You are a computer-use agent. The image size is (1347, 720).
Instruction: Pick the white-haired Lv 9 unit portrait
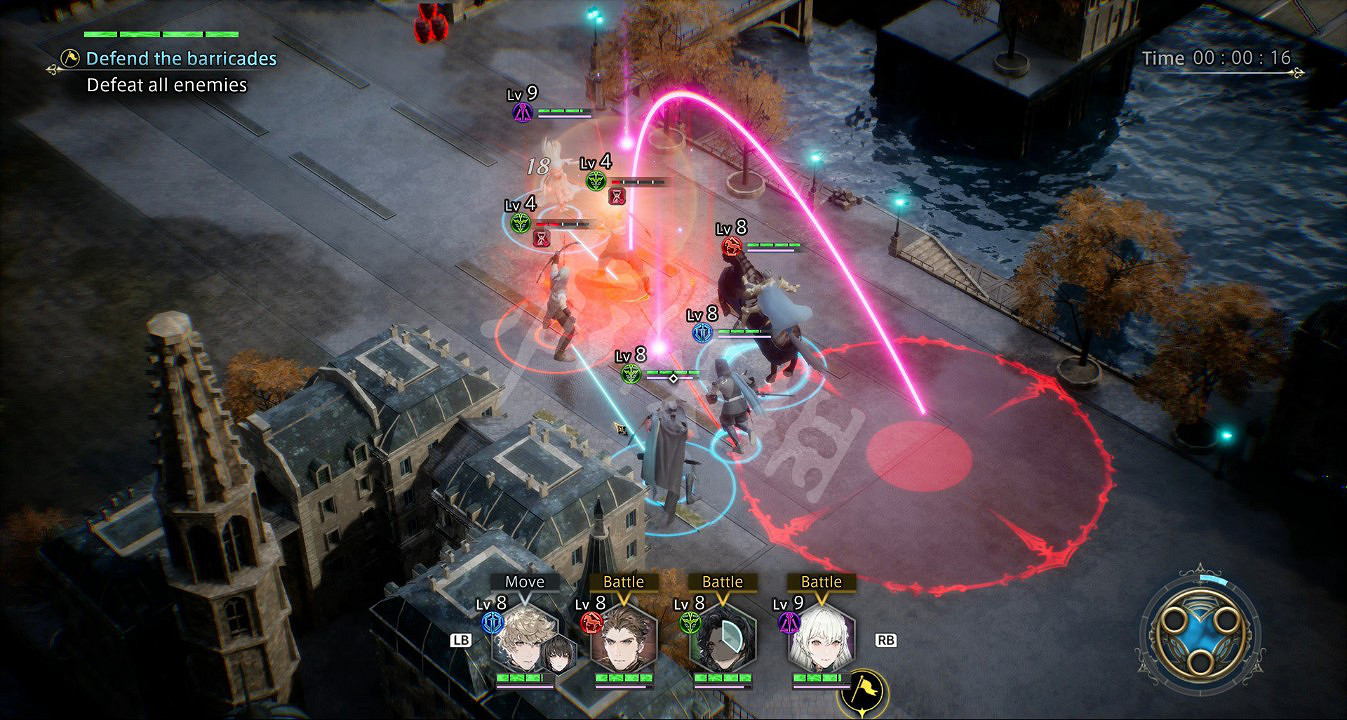coord(820,640)
